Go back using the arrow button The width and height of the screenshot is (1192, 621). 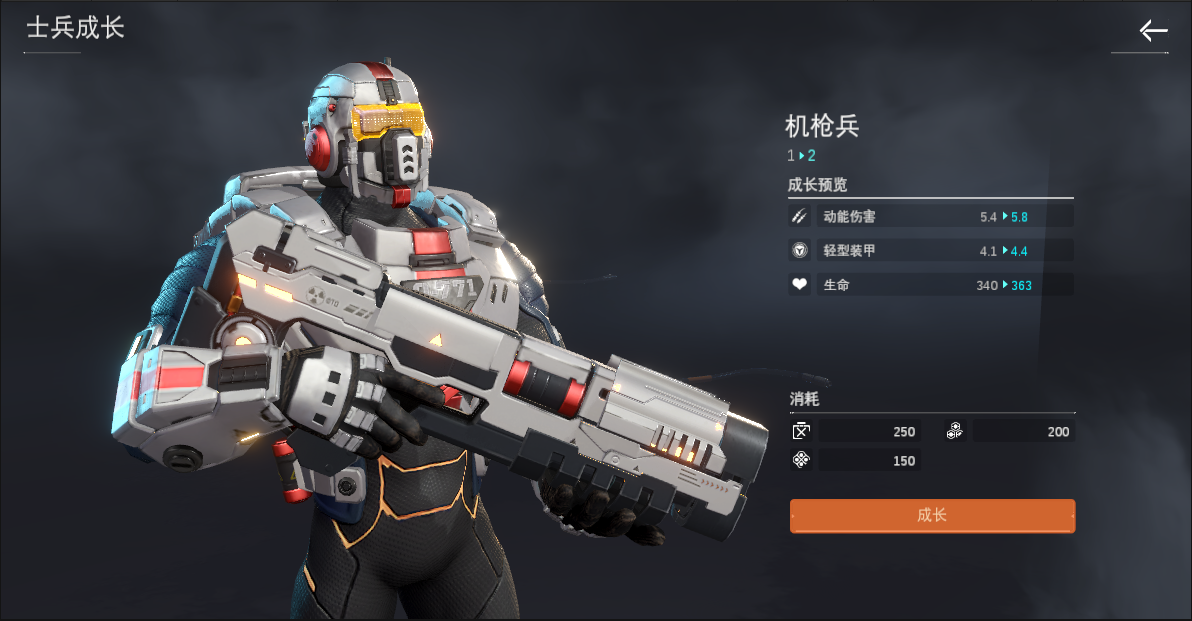click(1153, 31)
